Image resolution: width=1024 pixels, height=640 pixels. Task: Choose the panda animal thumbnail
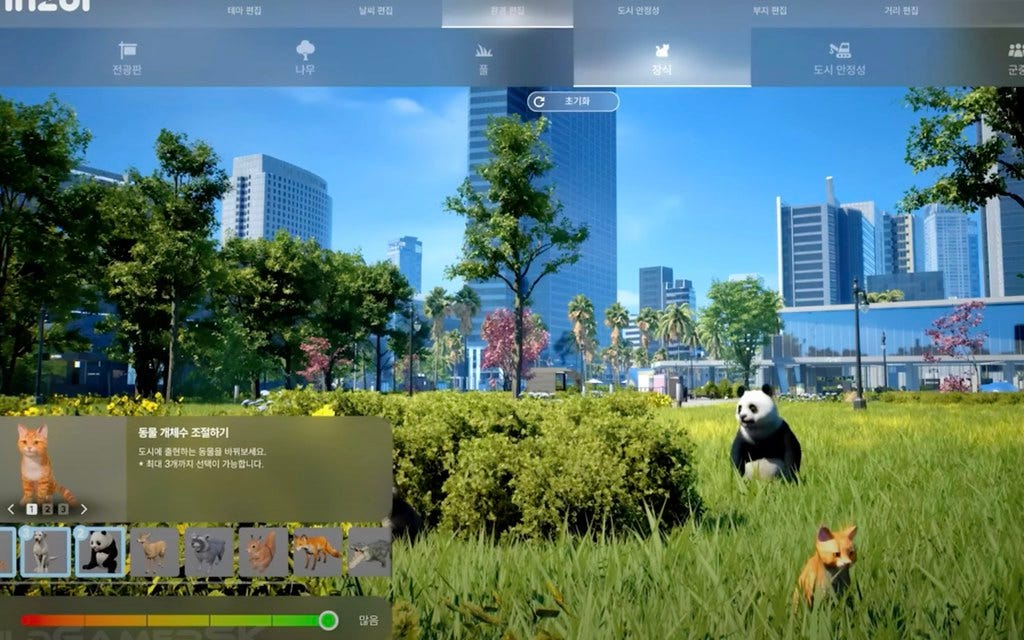[x=100, y=552]
